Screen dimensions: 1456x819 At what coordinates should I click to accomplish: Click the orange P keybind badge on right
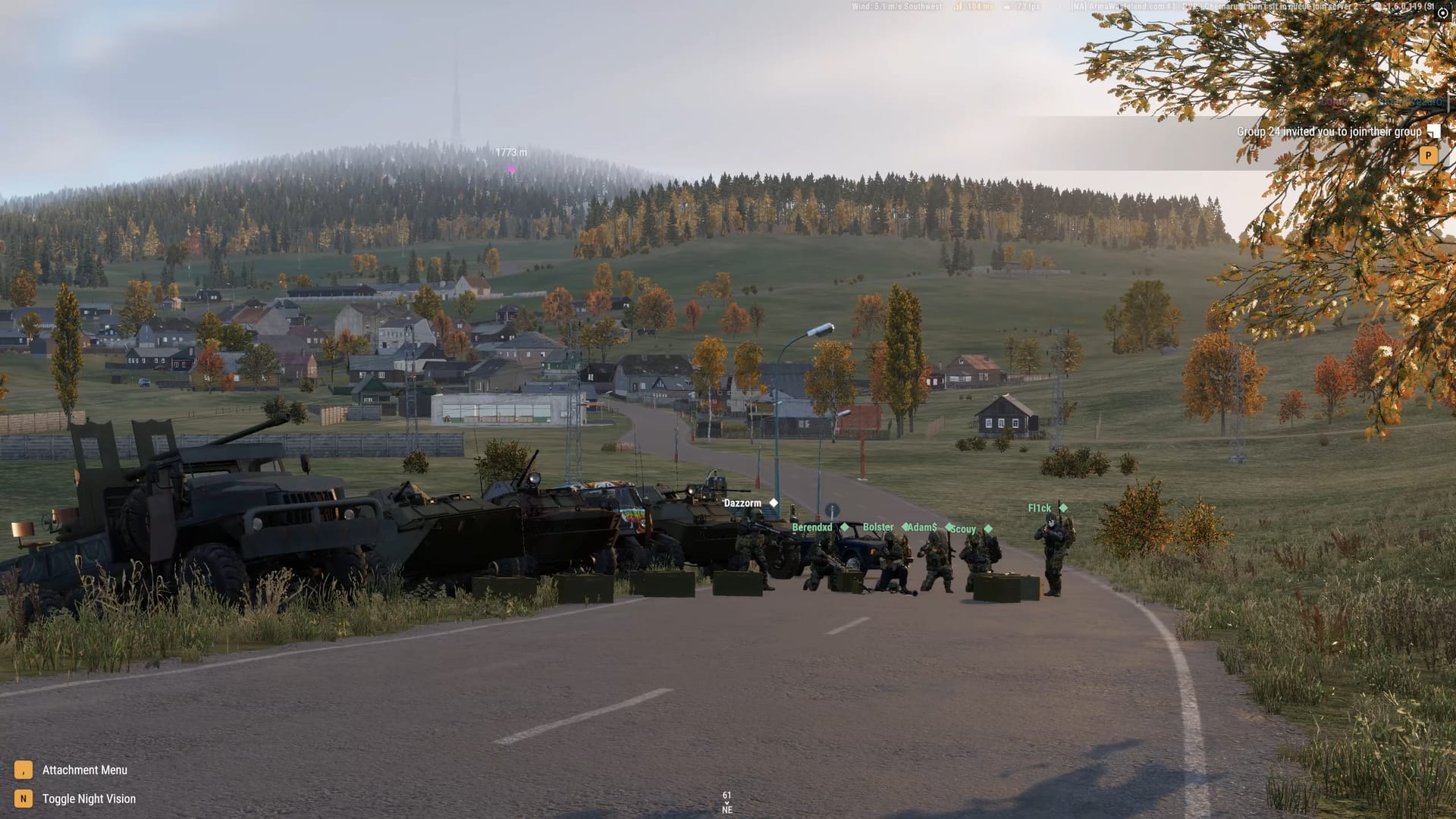1427,155
